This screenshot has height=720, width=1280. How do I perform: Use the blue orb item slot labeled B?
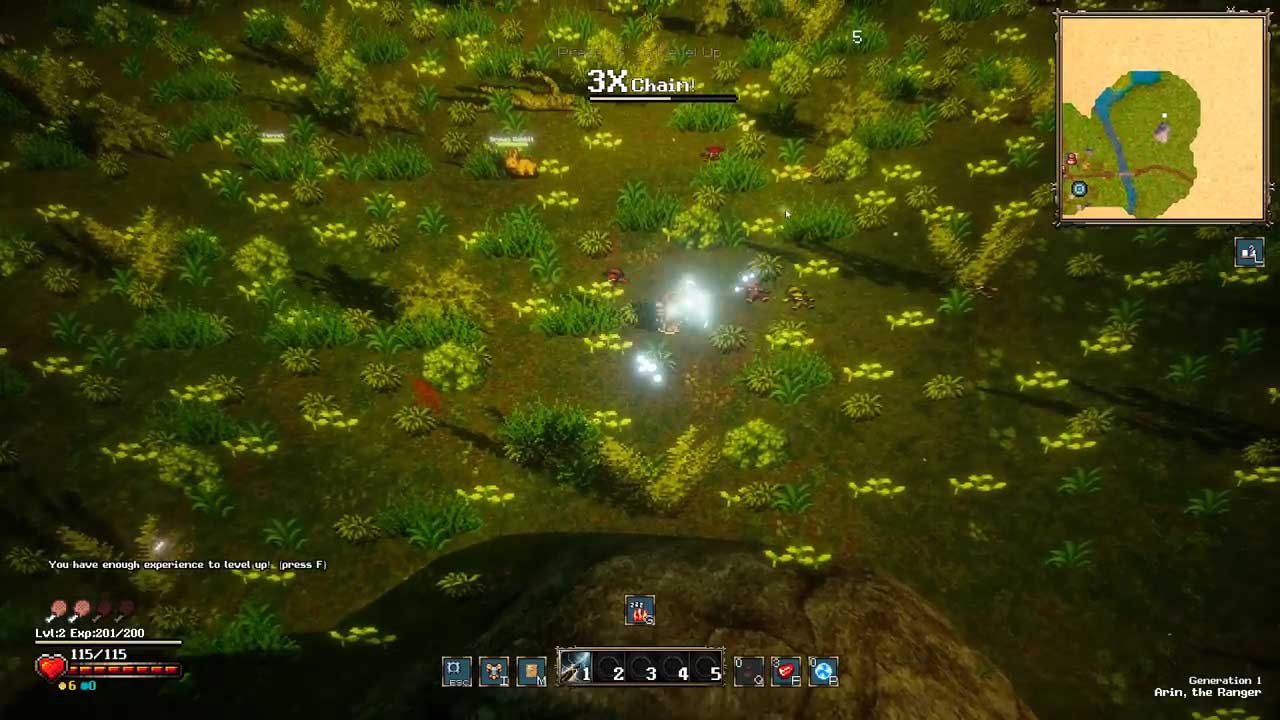coord(823,672)
